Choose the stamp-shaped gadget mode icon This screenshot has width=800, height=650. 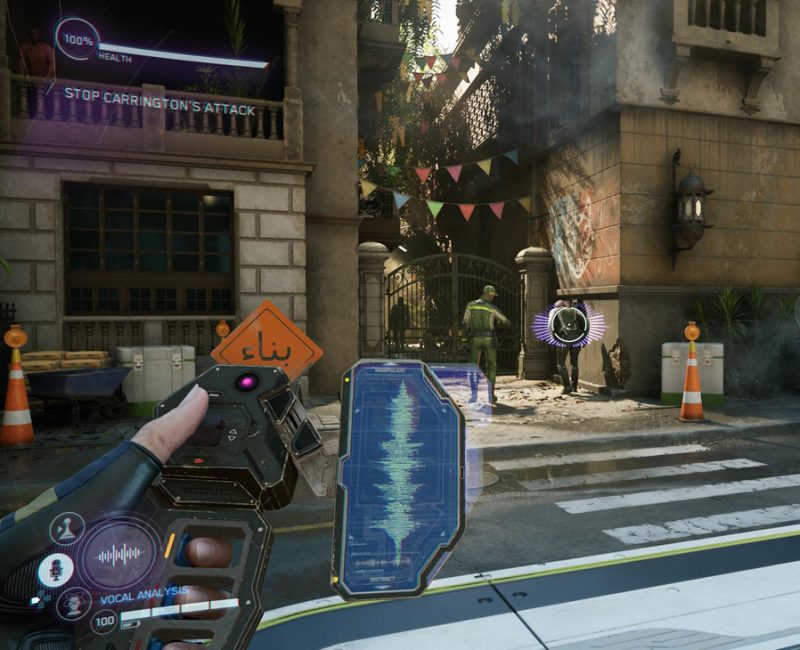click(x=68, y=526)
